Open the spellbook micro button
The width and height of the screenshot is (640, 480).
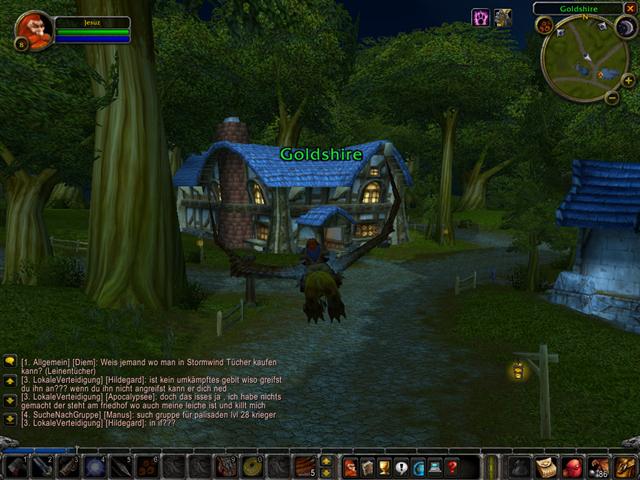pos(367,467)
